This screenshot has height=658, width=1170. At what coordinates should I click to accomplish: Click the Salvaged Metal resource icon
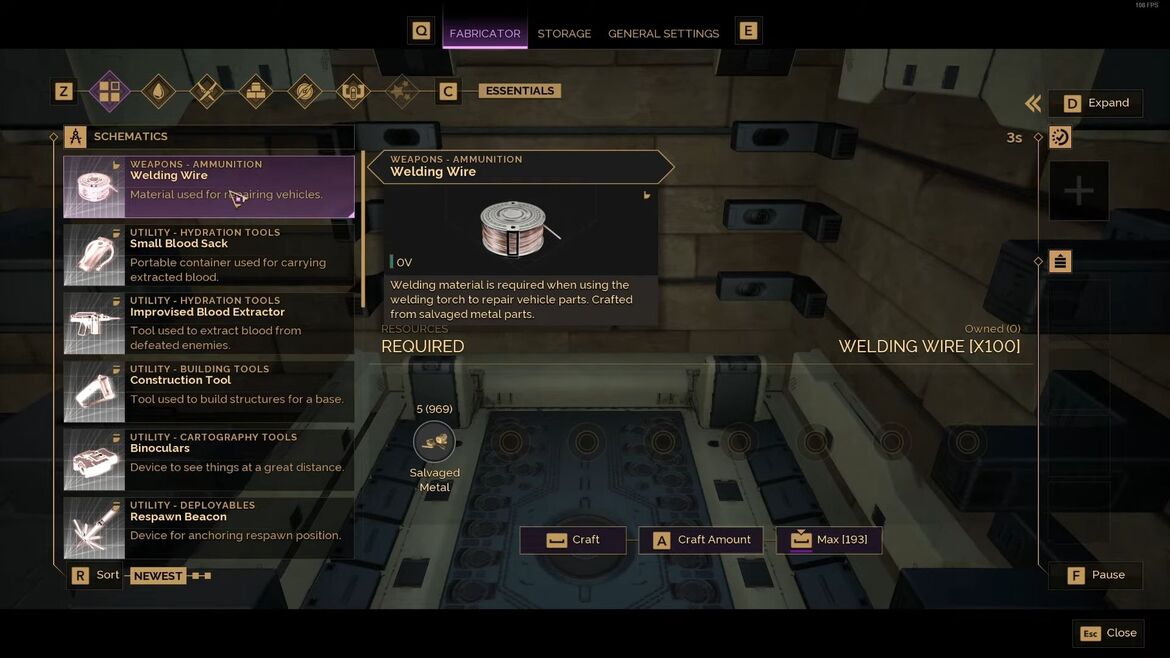[434, 442]
